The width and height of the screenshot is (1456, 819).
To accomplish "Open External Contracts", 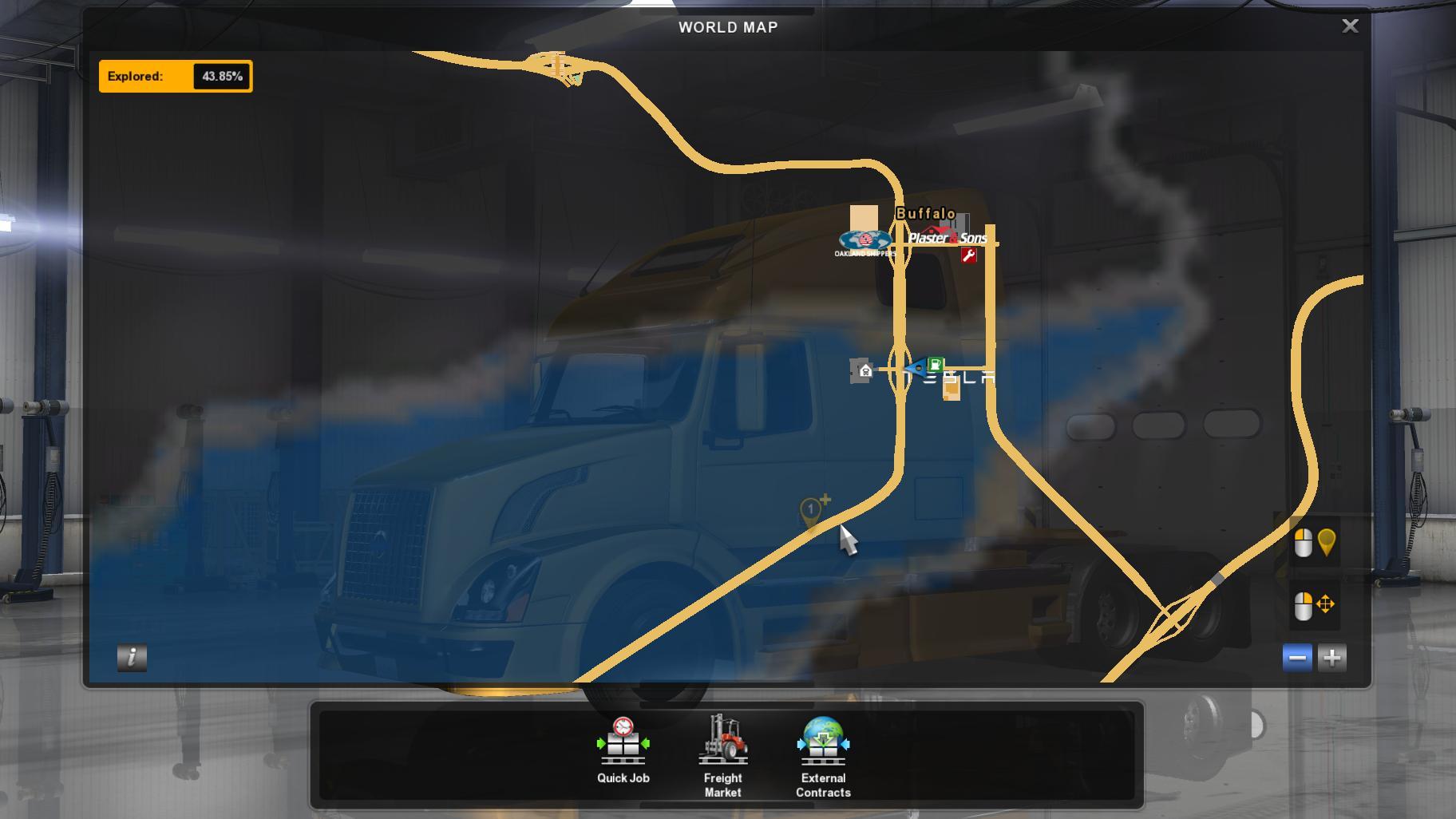I will pos(823,755).
